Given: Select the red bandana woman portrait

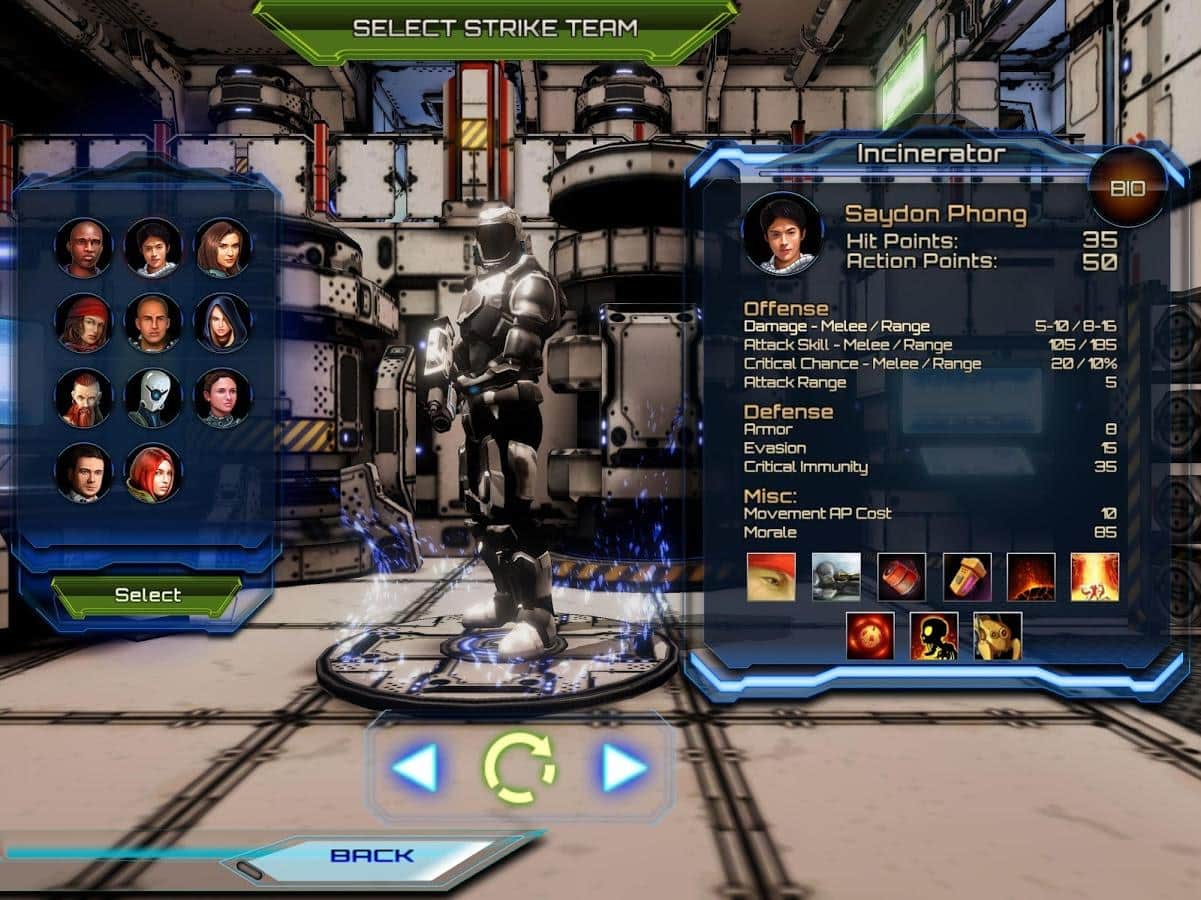Looking at the screenshot, I should coord(83,322).
